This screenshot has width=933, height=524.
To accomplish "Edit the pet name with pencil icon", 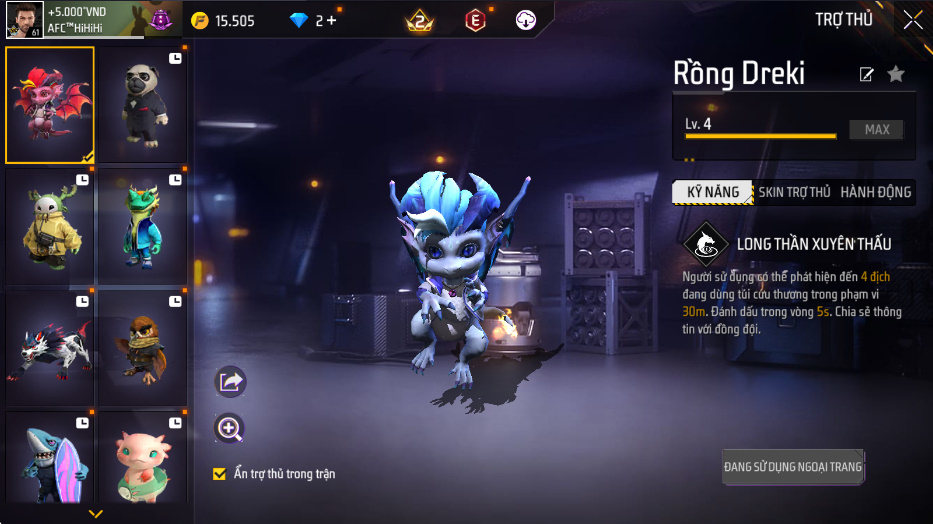I will coord(866,74).
